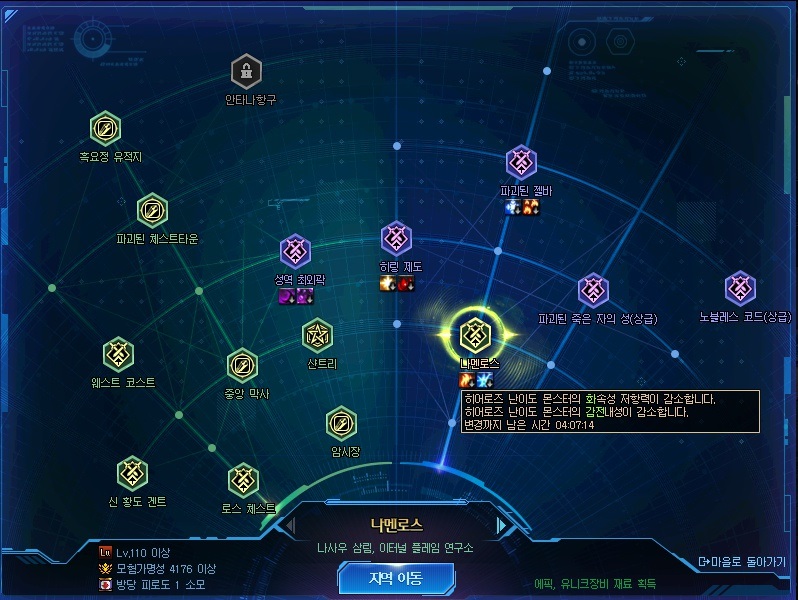This screenshot has height=600, width=798.
Task: Choose the 중앙 막사 map node
Action: pyautogui.click(x=243, y=365)
